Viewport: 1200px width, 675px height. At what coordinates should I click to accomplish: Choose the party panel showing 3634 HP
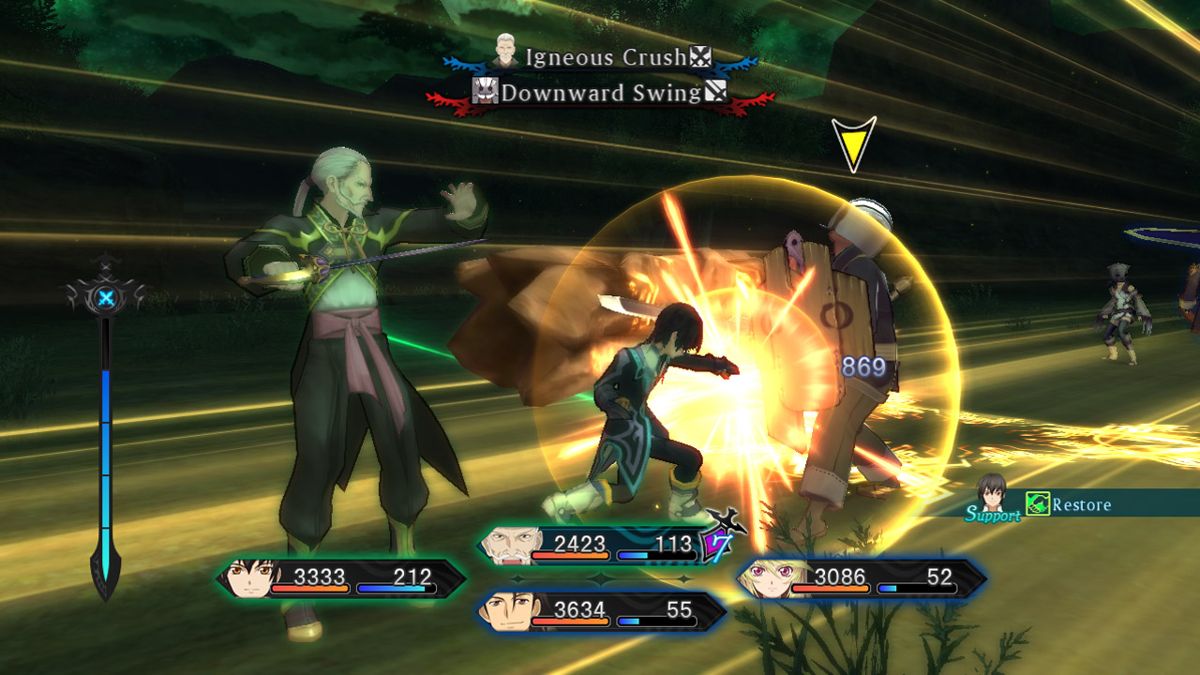[x=601, y=611]
